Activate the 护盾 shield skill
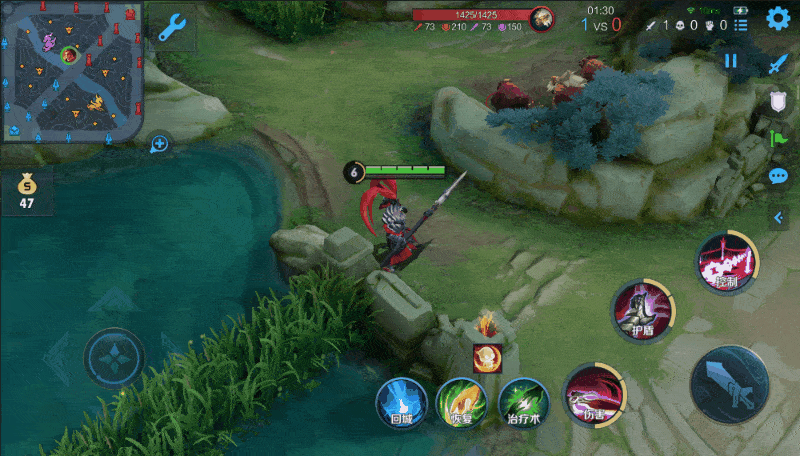The width and height of the screenshot is (800, 456). [x=644, y=311]
